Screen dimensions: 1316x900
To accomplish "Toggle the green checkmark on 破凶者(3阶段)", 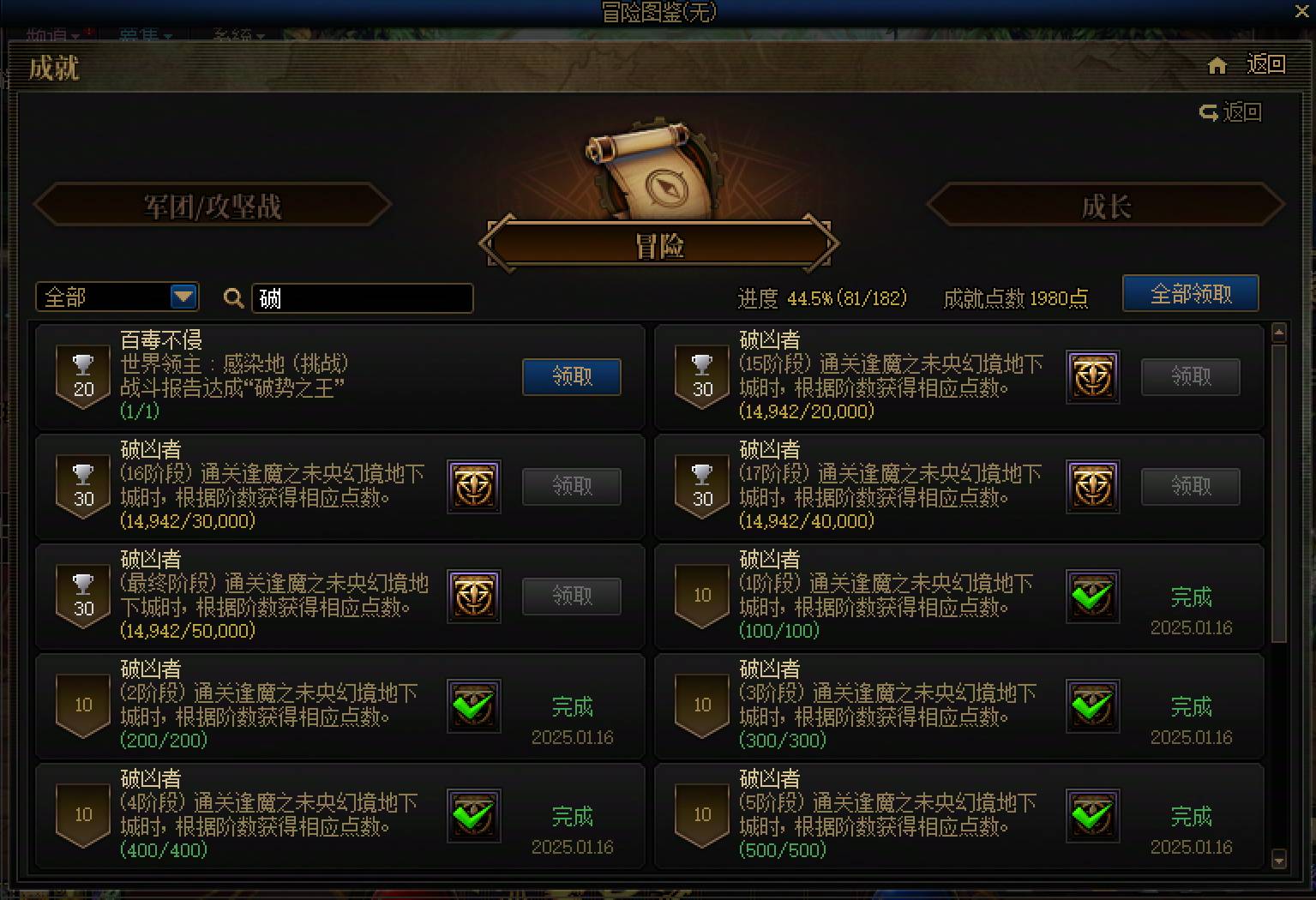I will tap(1092, 706).
